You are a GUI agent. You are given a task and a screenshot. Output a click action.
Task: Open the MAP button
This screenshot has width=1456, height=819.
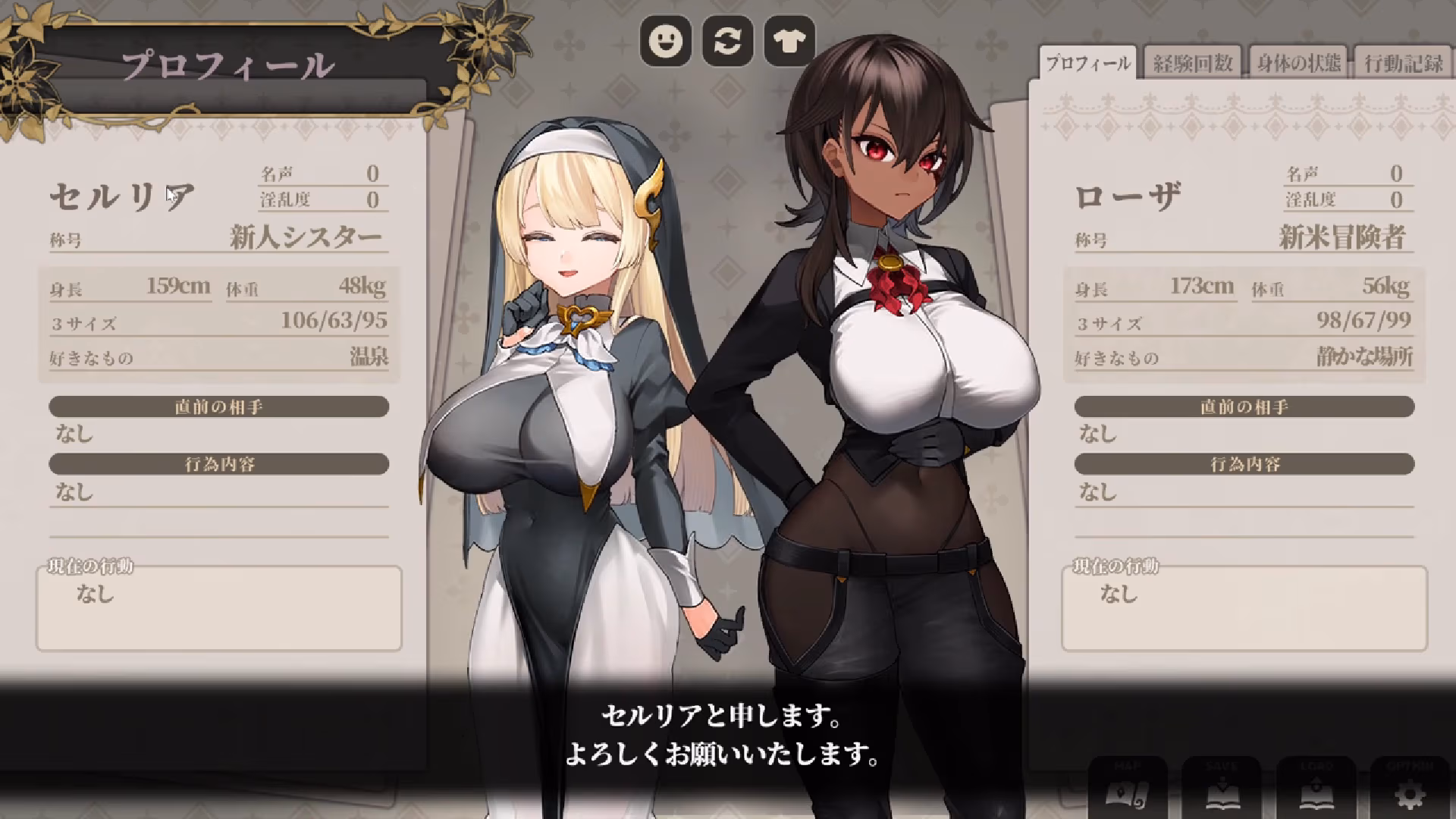[x=1127, y=789]
